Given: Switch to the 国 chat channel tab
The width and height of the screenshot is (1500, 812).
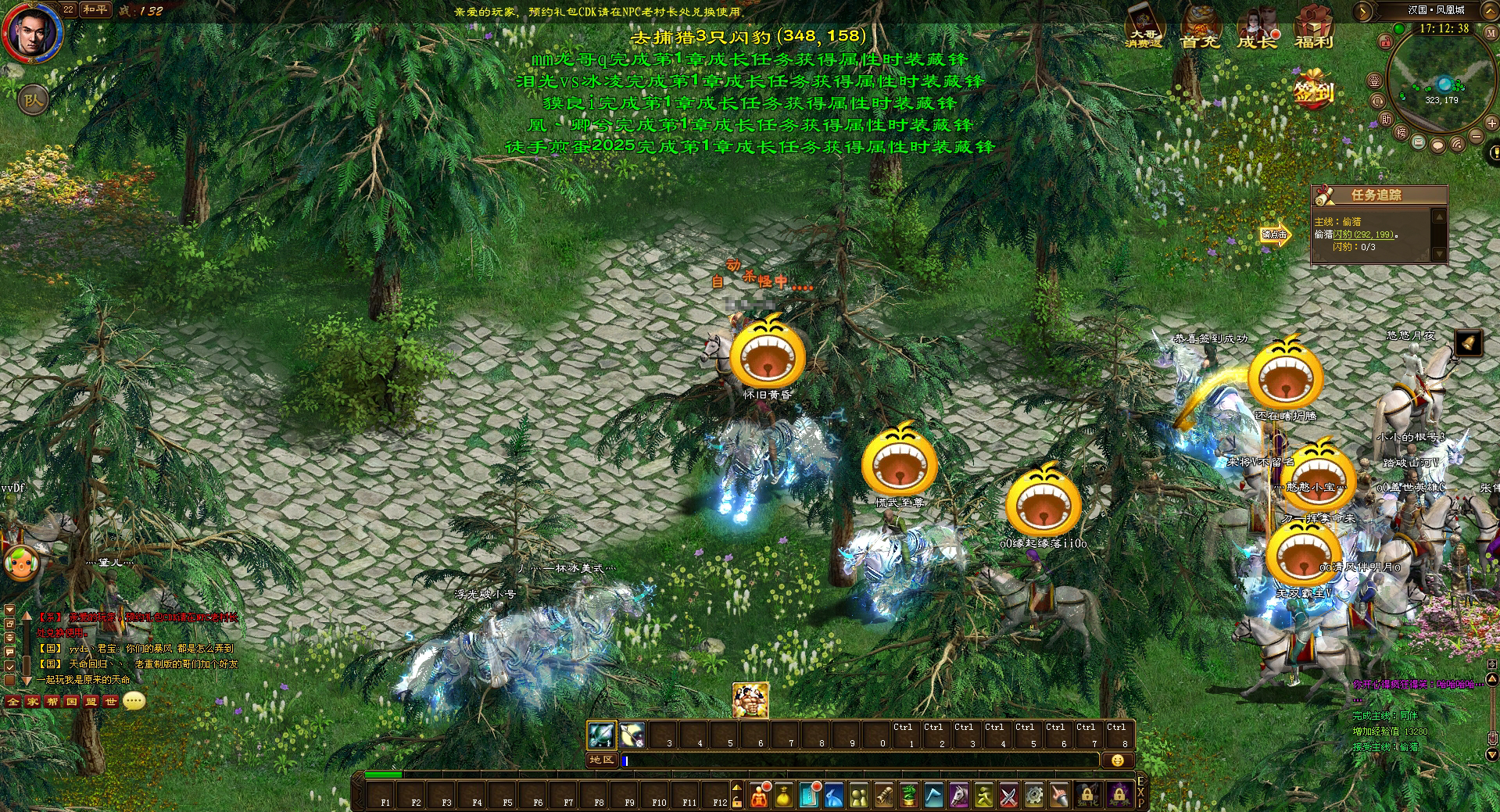Looking at the screenshot, I should coord(72,702).
